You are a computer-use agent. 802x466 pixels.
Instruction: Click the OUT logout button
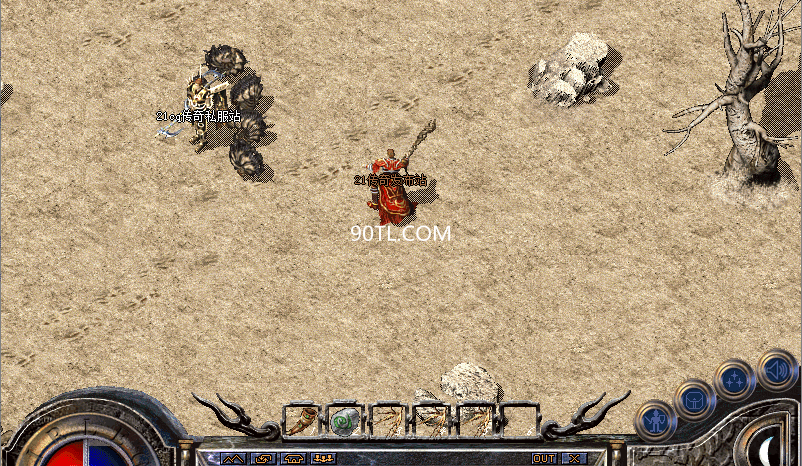coord(544,458)
